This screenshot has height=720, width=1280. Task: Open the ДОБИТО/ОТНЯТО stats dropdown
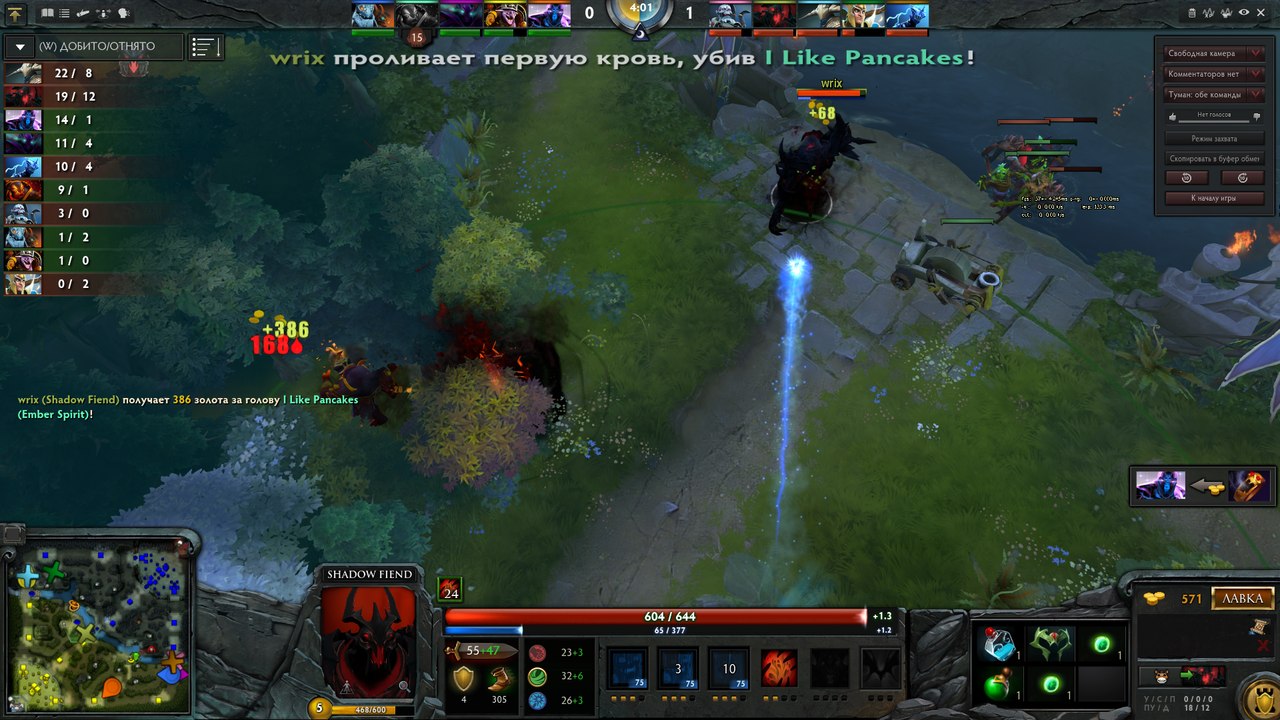tap(94, 47)
